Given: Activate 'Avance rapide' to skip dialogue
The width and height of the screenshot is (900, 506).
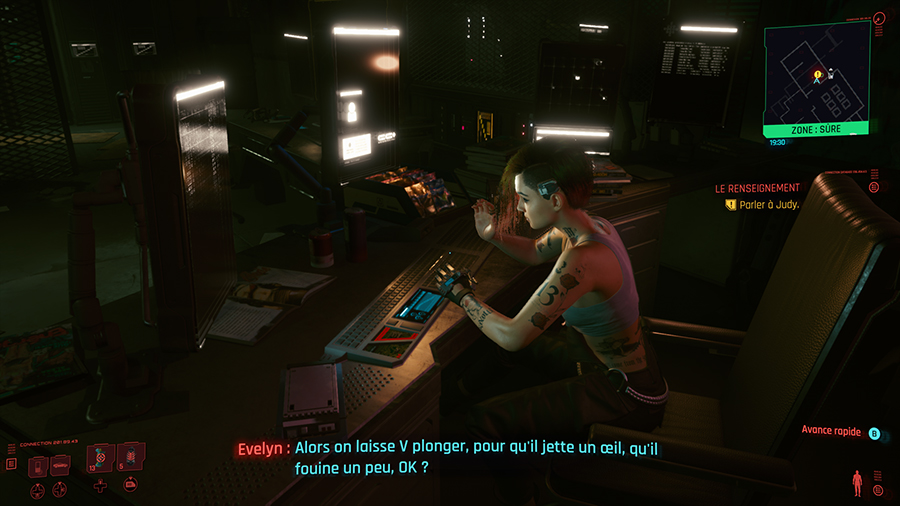Looking at the screenshot, I should pos(873,433).
